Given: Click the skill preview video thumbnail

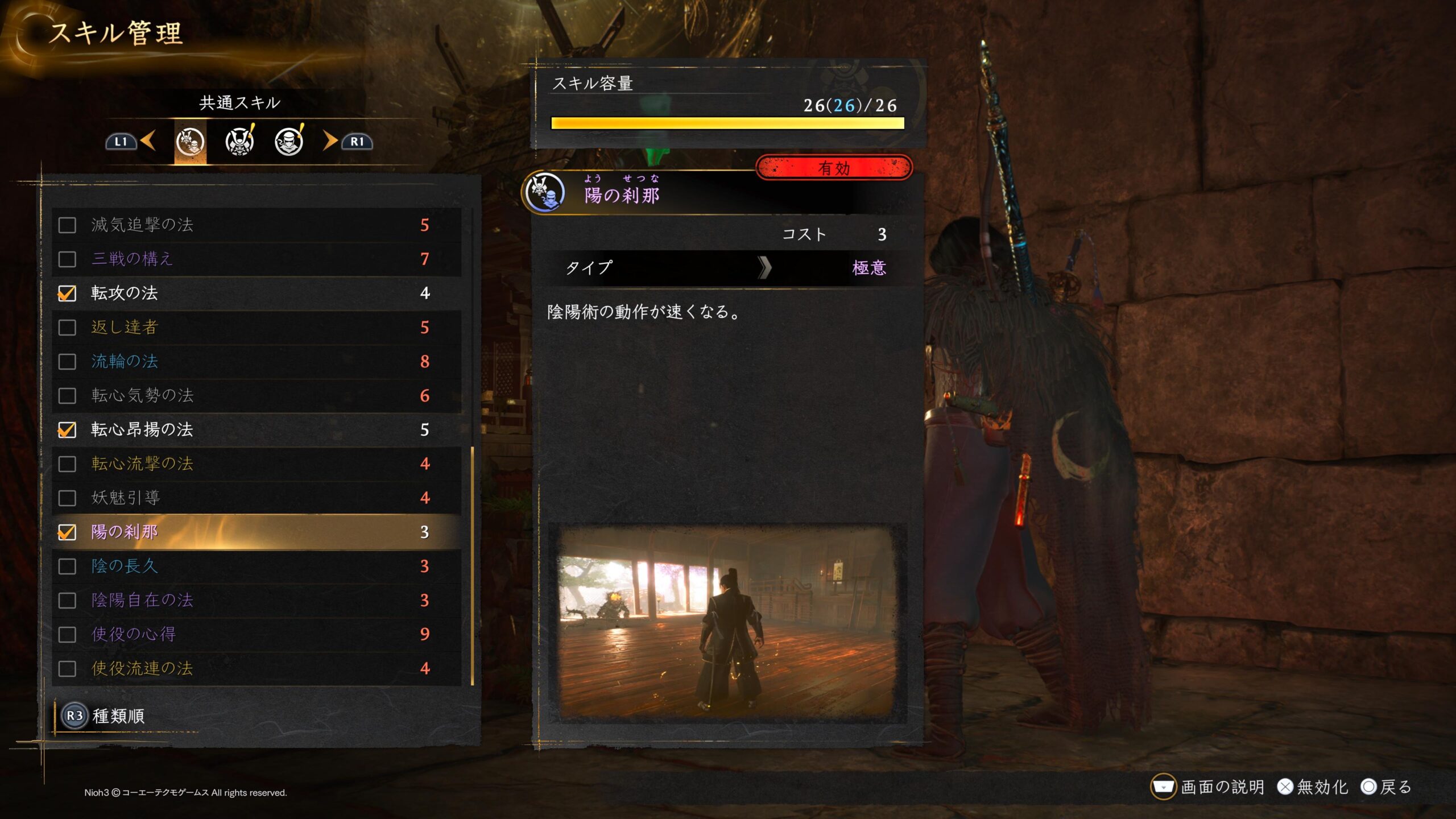Looking at the screenshot, I should 727,622.
